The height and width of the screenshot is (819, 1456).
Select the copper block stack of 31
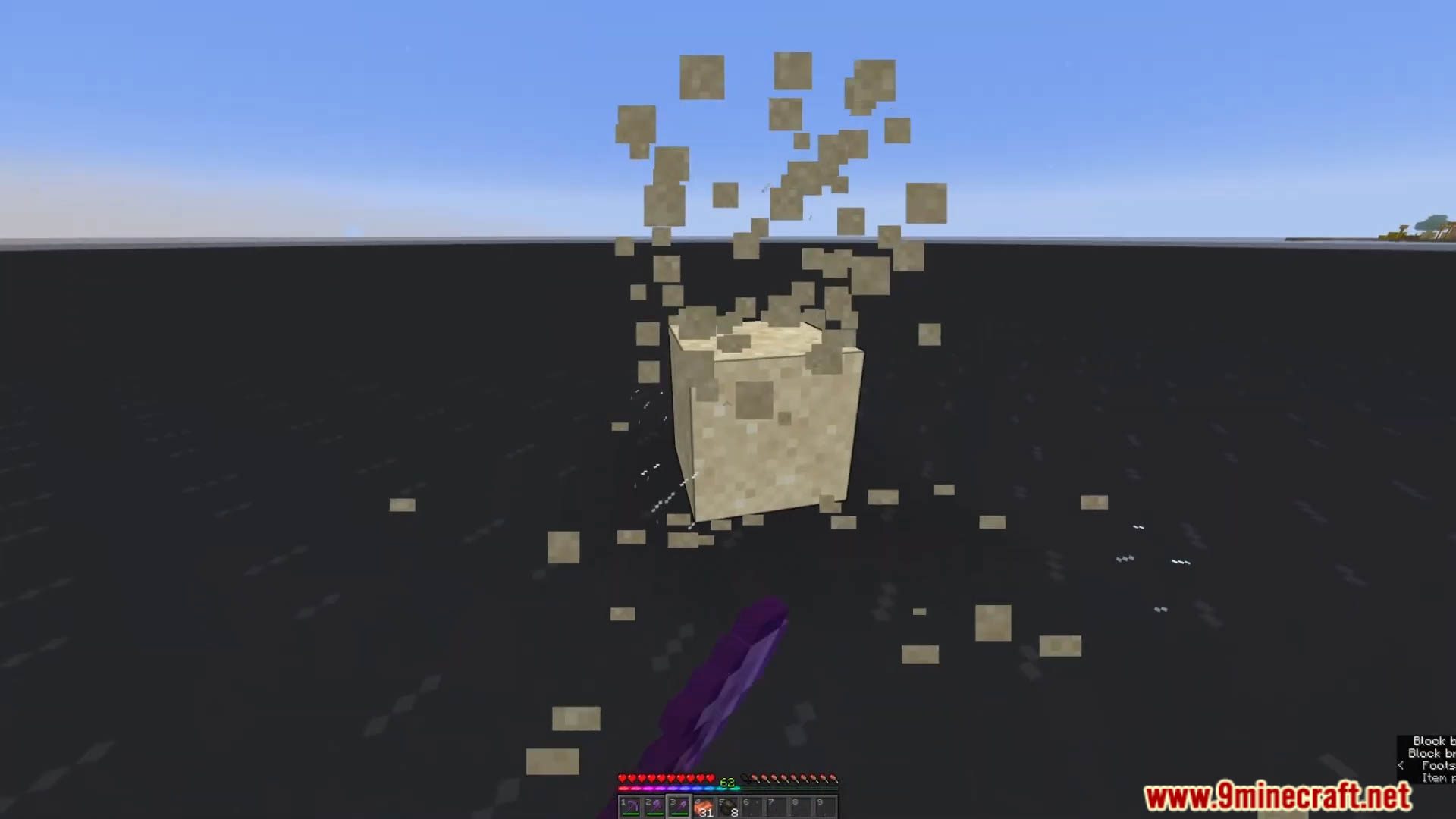[x=704, y=806]
